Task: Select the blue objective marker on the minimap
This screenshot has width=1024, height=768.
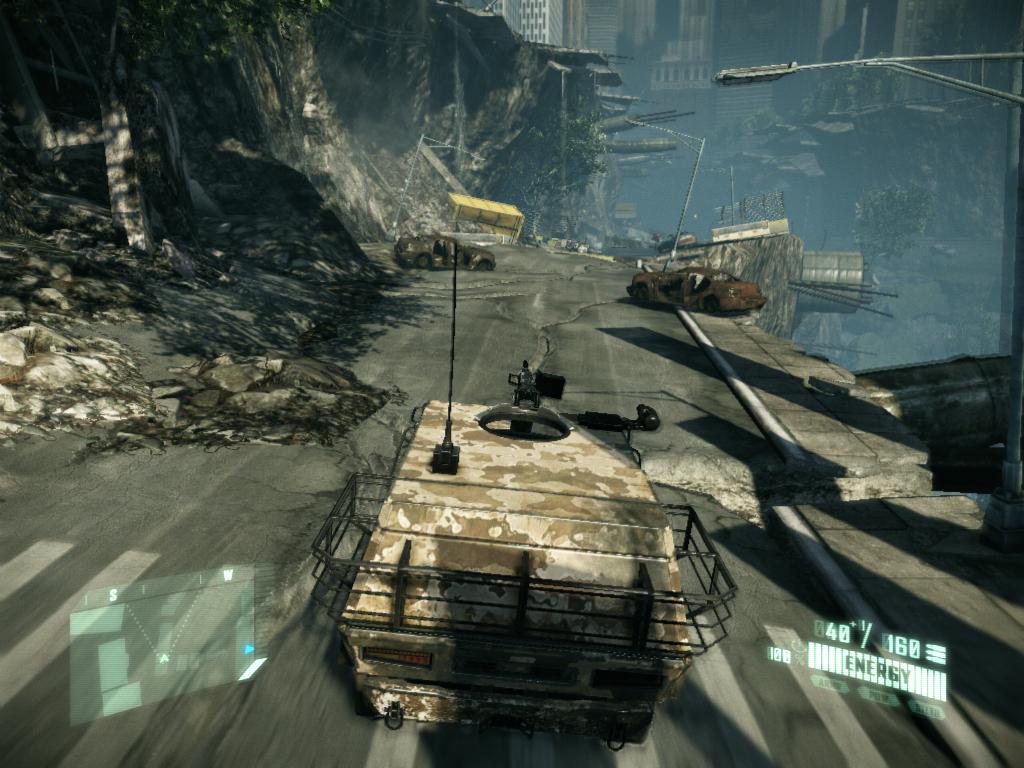Action: coord(249,648)
